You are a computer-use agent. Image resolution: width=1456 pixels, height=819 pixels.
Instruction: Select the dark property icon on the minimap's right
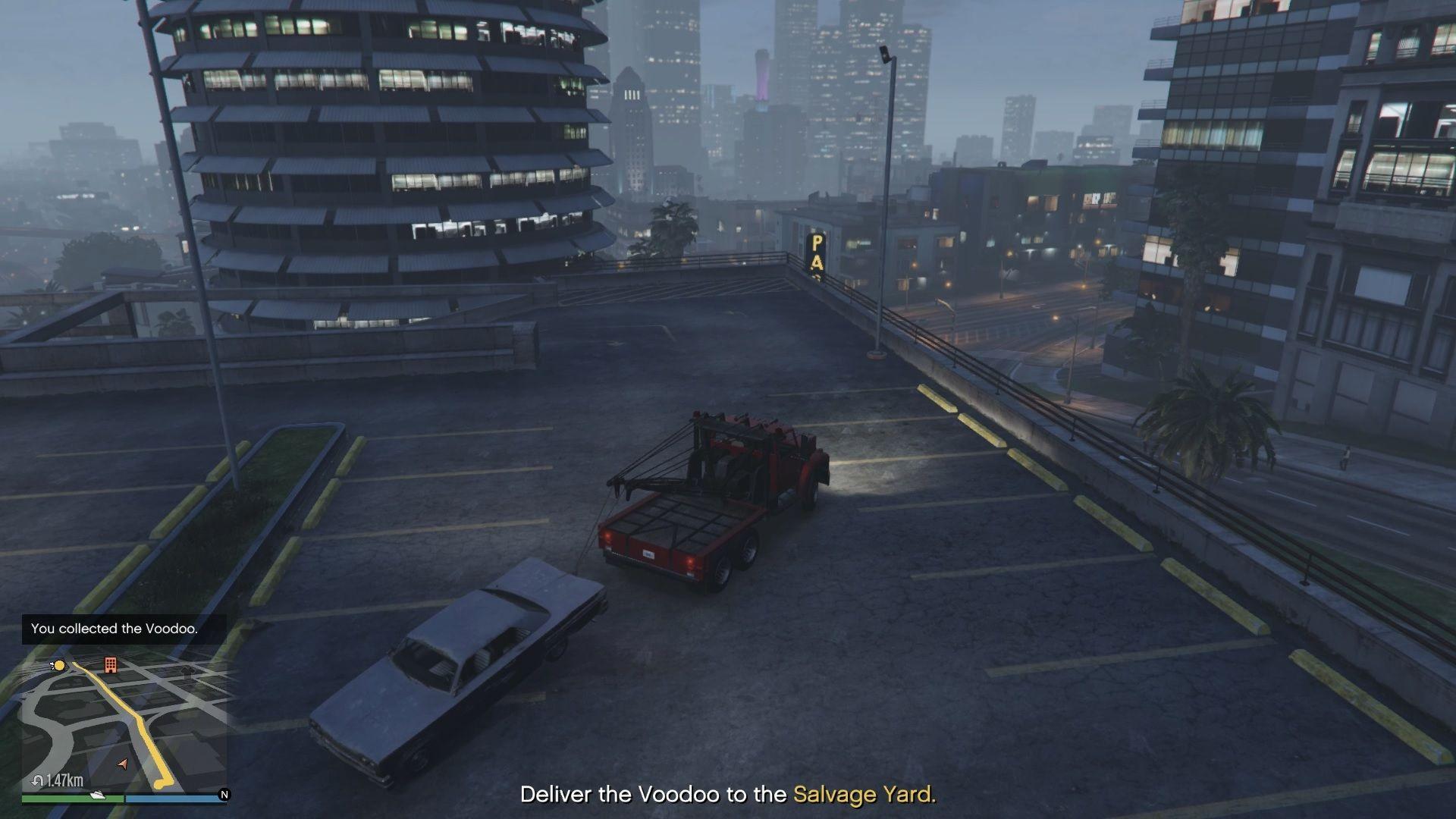[x=187, y=670]
